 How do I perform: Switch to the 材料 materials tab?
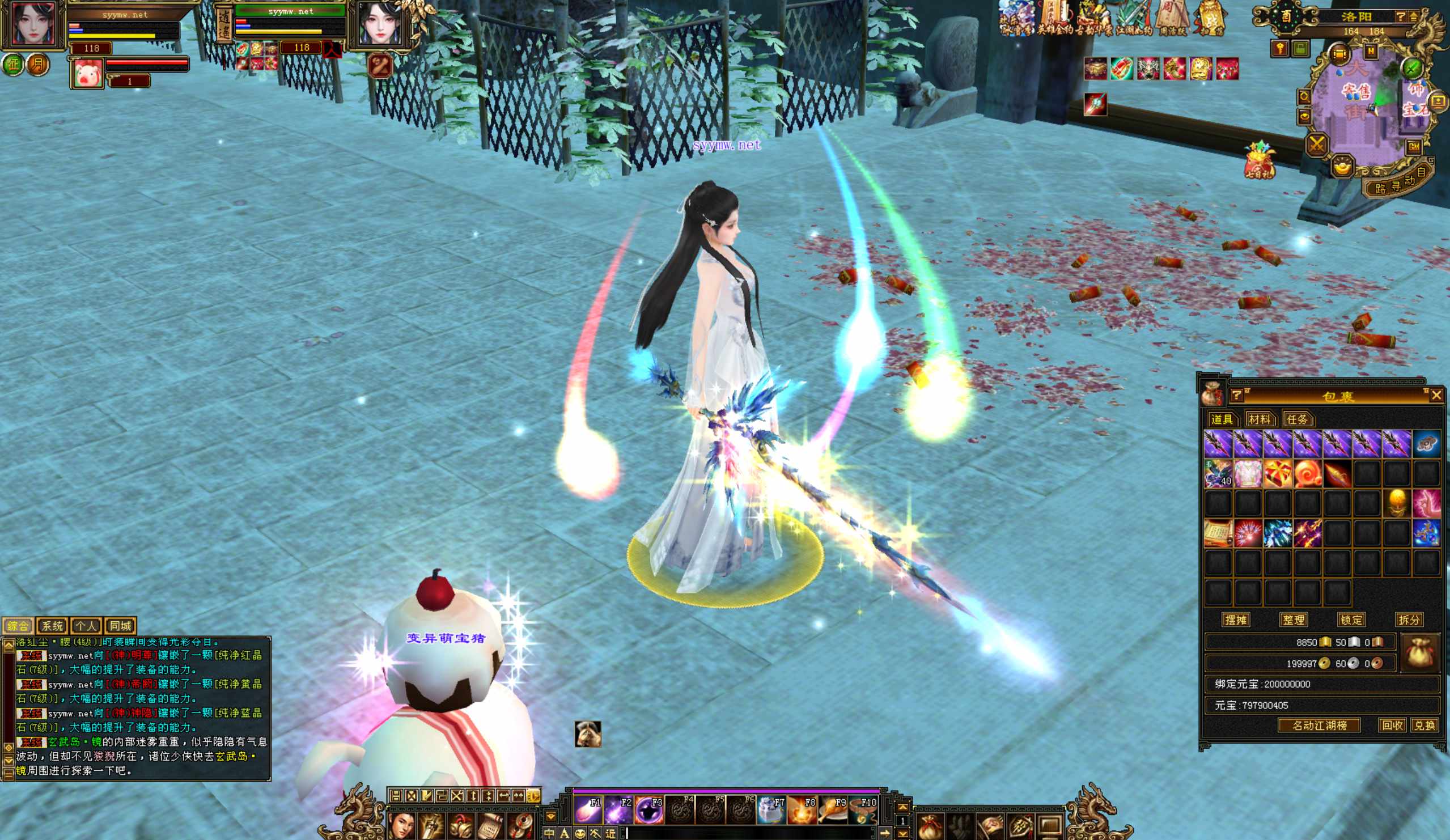(x=1259, y=419)
